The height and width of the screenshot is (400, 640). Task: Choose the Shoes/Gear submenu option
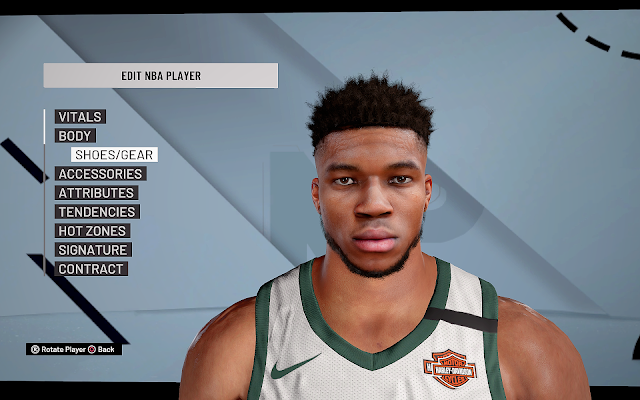(113, 155)
